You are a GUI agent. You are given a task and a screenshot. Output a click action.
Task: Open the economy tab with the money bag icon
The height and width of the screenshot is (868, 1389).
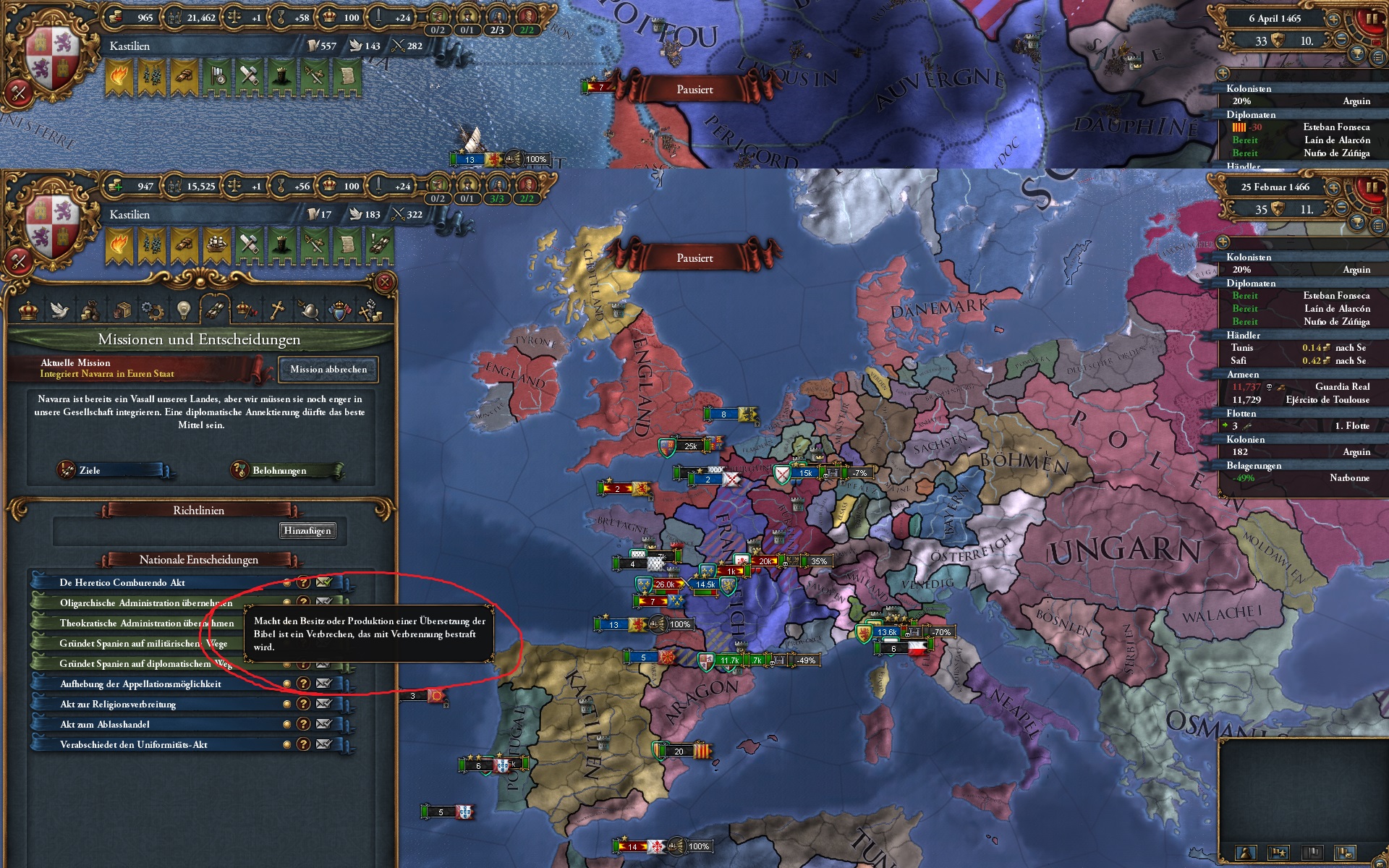click(x=91, y=310)
